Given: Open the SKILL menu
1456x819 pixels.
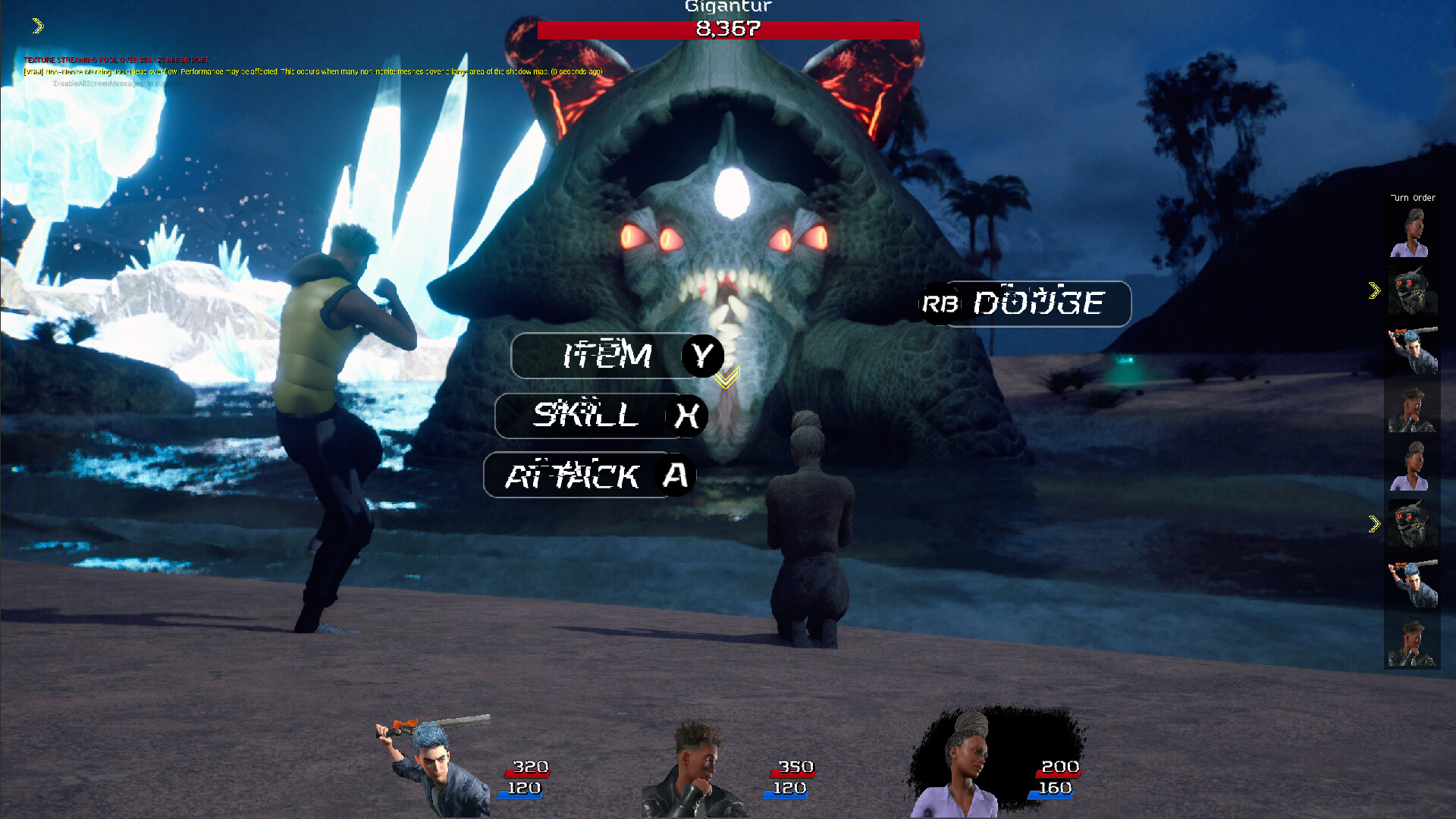Looking at the screenshot, I should [x=591, y=416].
